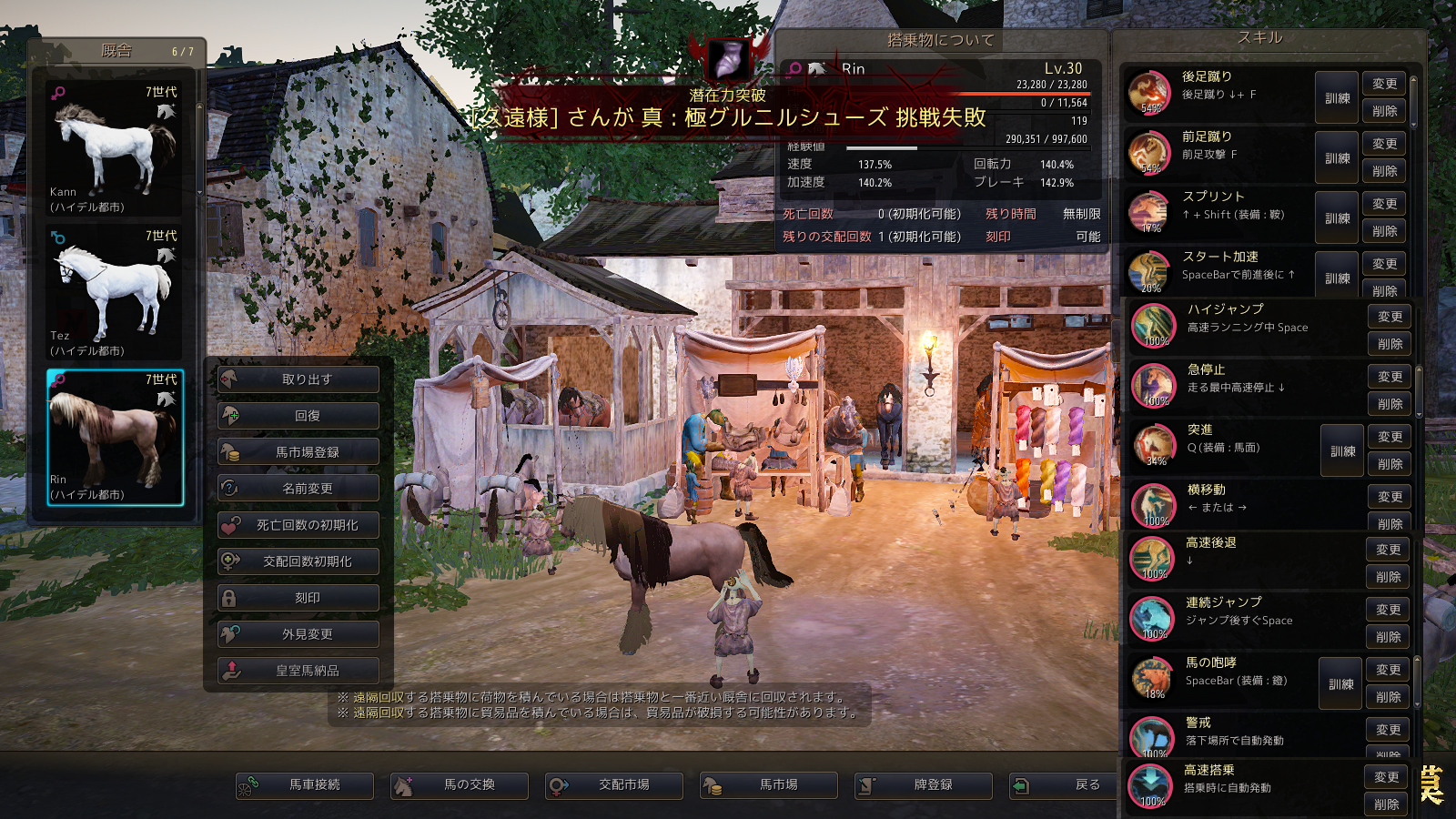
Task: Open the 馬市場 horse market
Action: pos(769,785)
